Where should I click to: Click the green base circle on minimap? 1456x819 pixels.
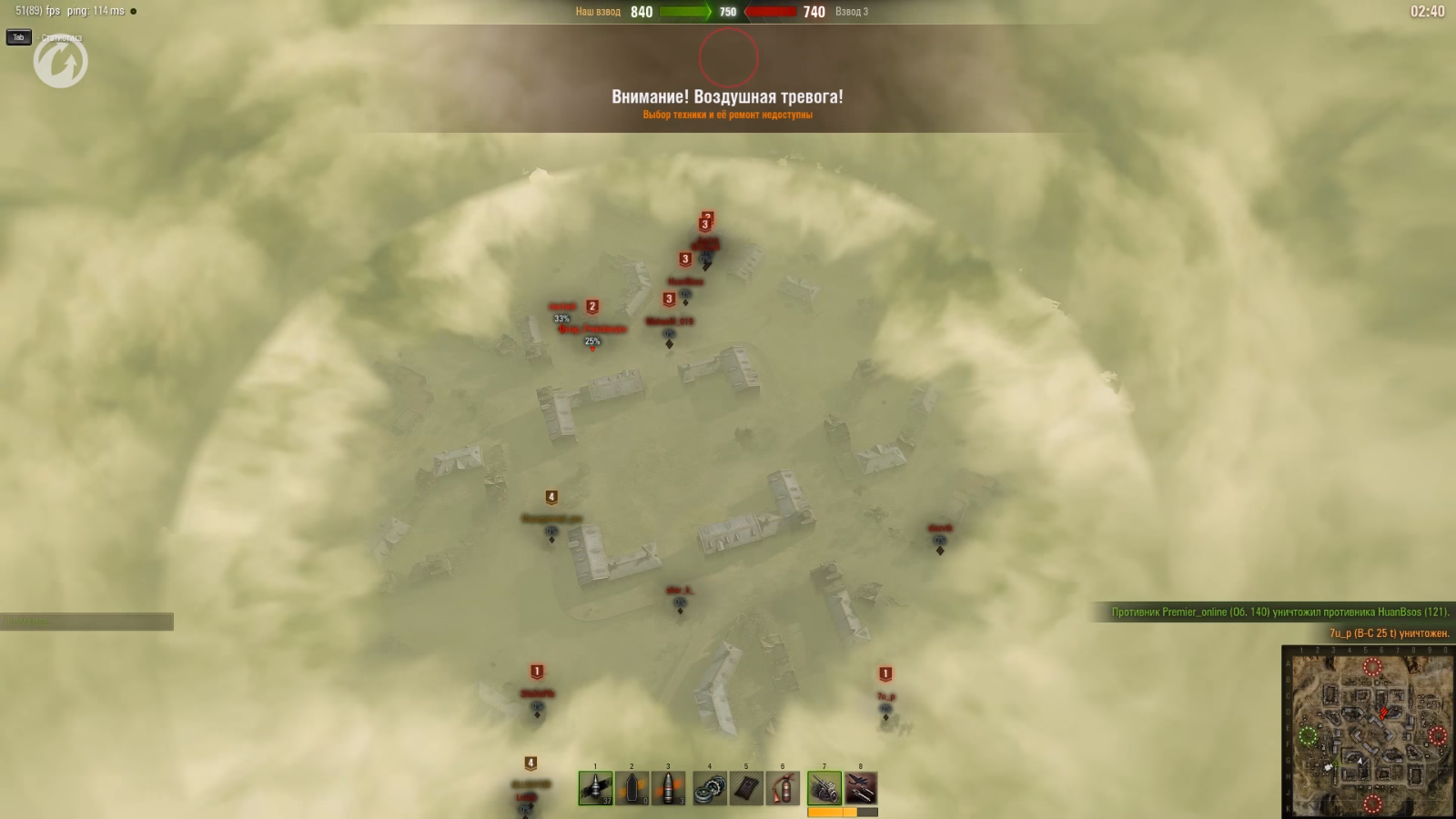pyautogui.click(x=1308, y=736)
